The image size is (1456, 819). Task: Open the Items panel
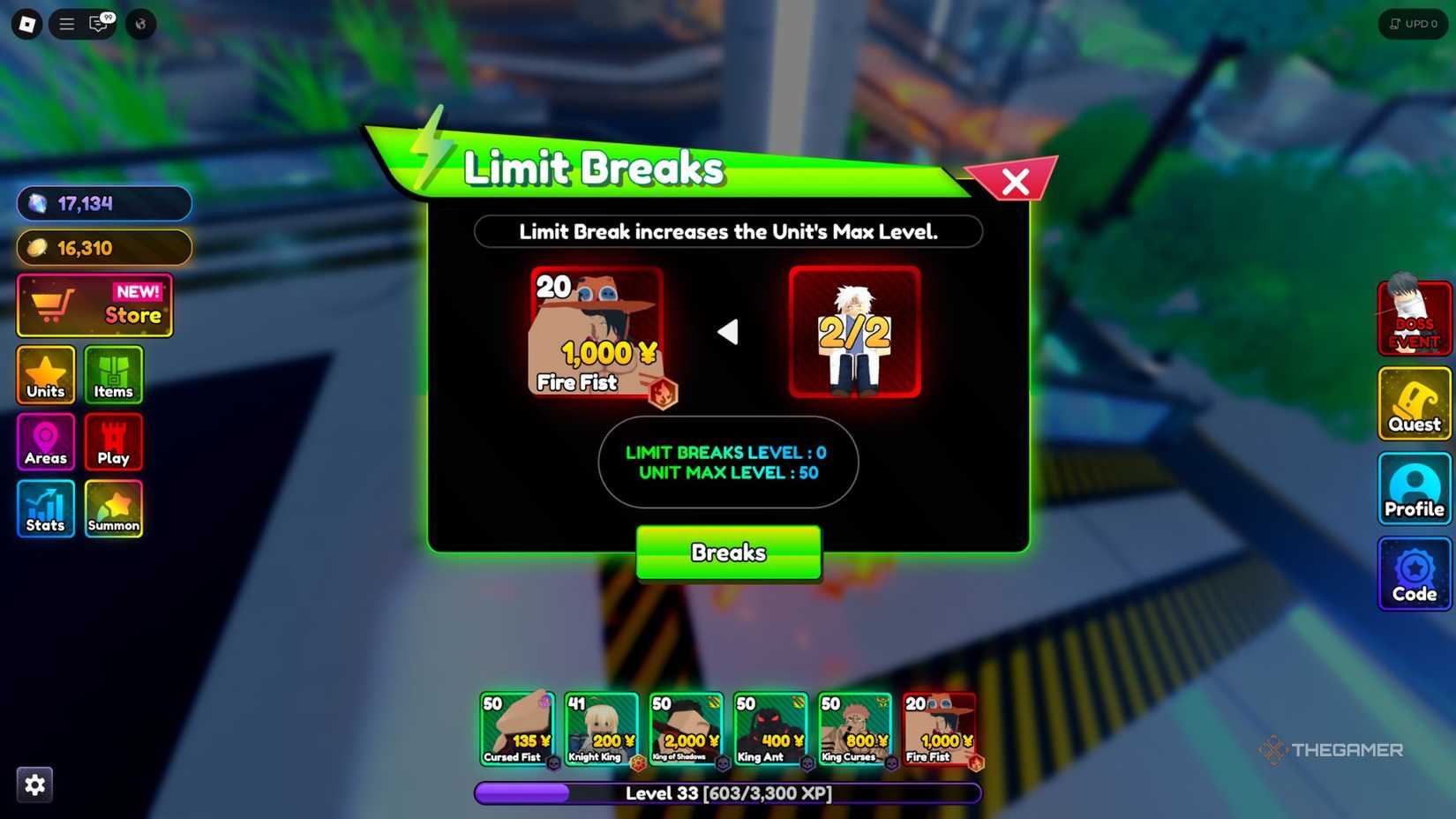point(113,375)
